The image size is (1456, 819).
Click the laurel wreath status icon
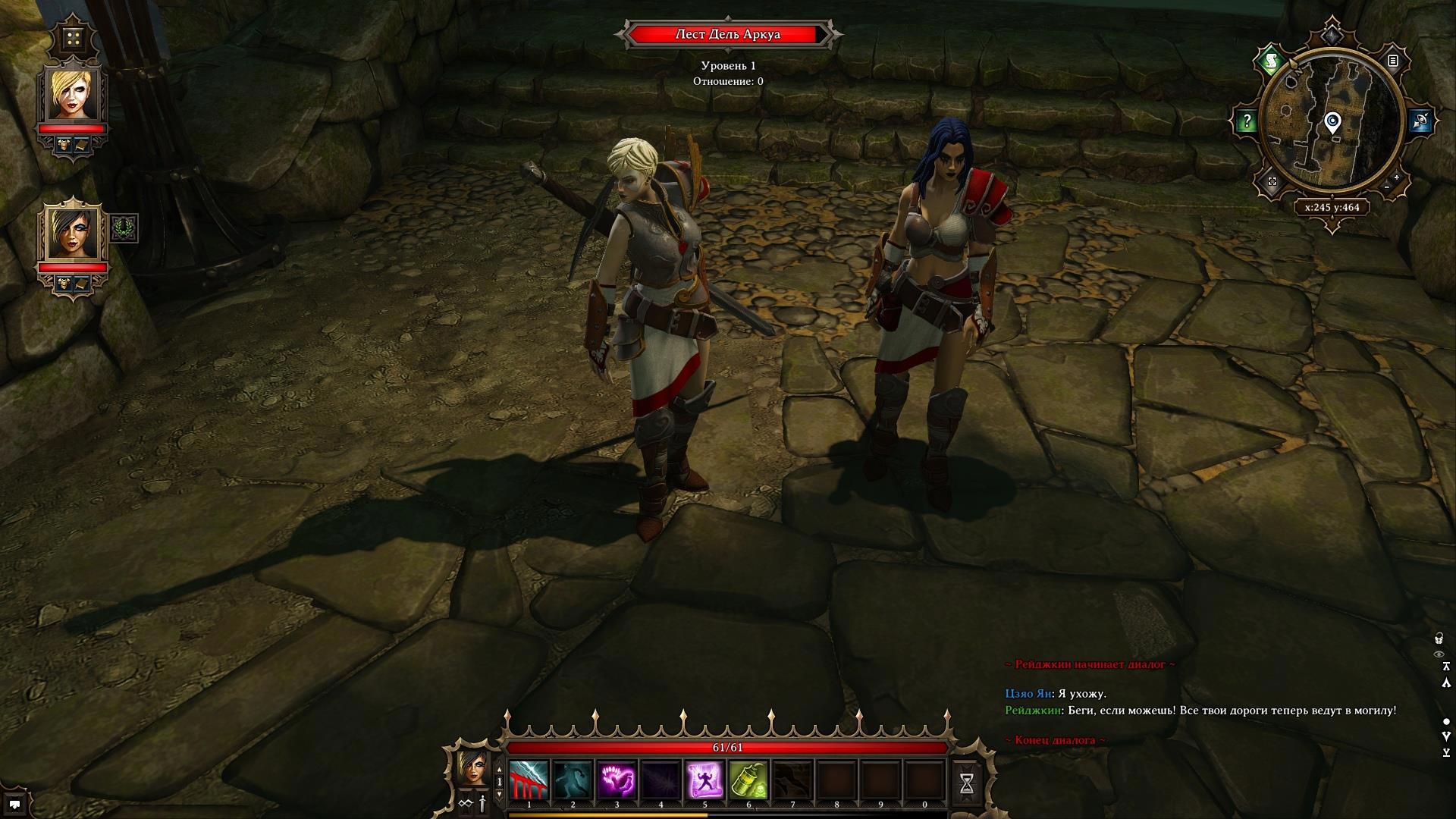pos(124,228)
